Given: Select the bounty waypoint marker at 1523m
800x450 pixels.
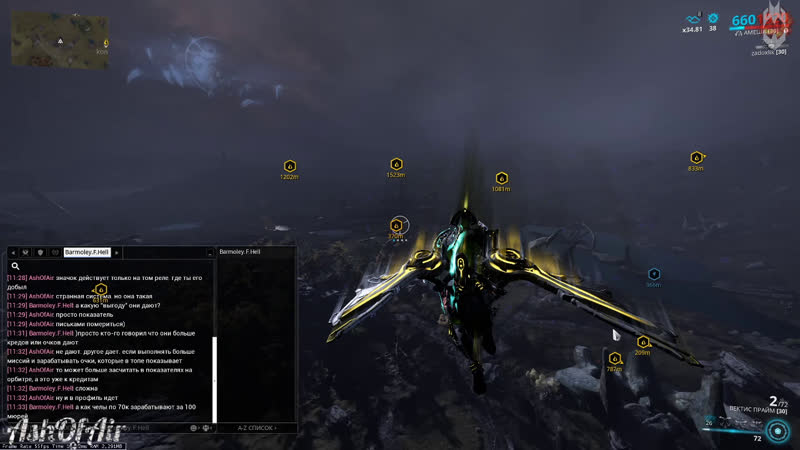Looking at the screenshot, I should pos(396,164).
